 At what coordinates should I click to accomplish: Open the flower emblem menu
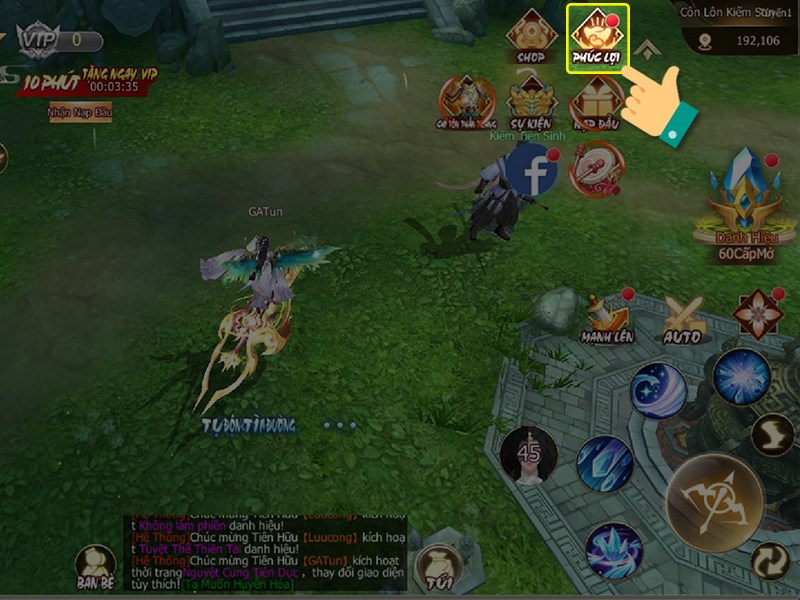click(757, 314)
